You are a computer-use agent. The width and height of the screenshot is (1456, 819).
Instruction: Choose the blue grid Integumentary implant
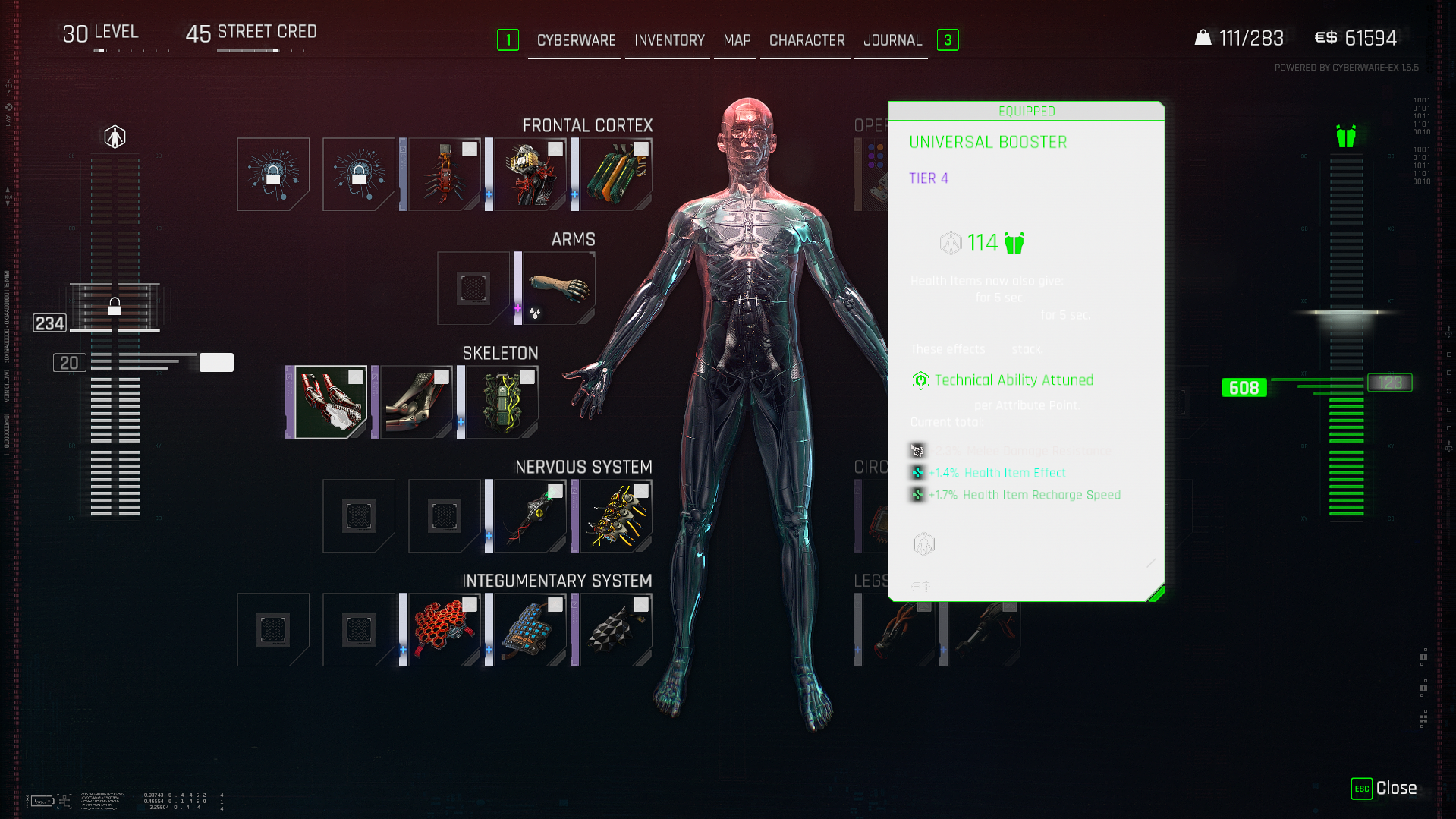(x=530, y=630)
